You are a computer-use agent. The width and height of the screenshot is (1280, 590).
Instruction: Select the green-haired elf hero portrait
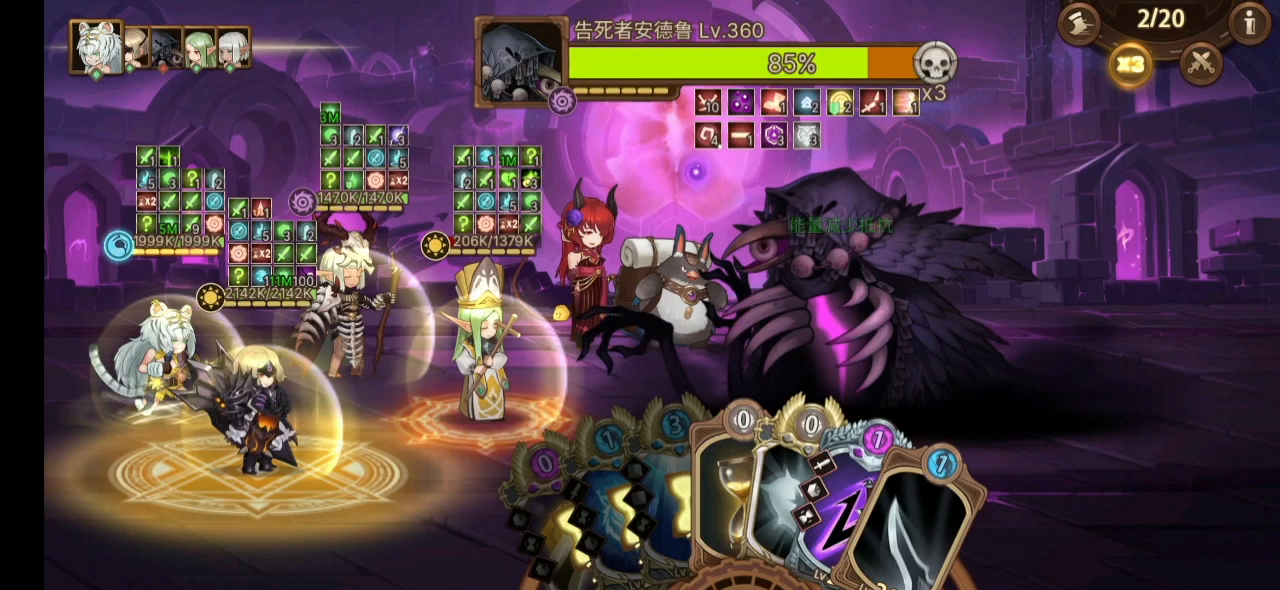tap(200, 47)
